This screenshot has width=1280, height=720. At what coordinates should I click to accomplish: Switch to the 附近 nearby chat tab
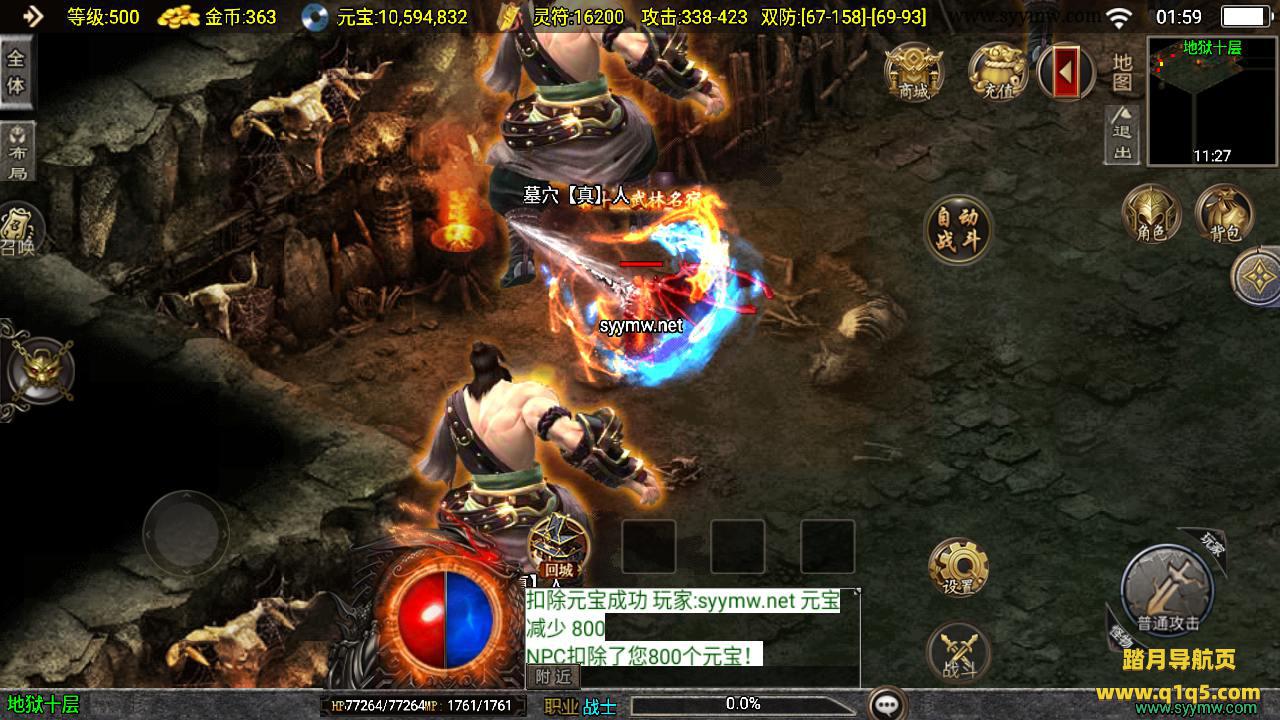click(553, 676)
